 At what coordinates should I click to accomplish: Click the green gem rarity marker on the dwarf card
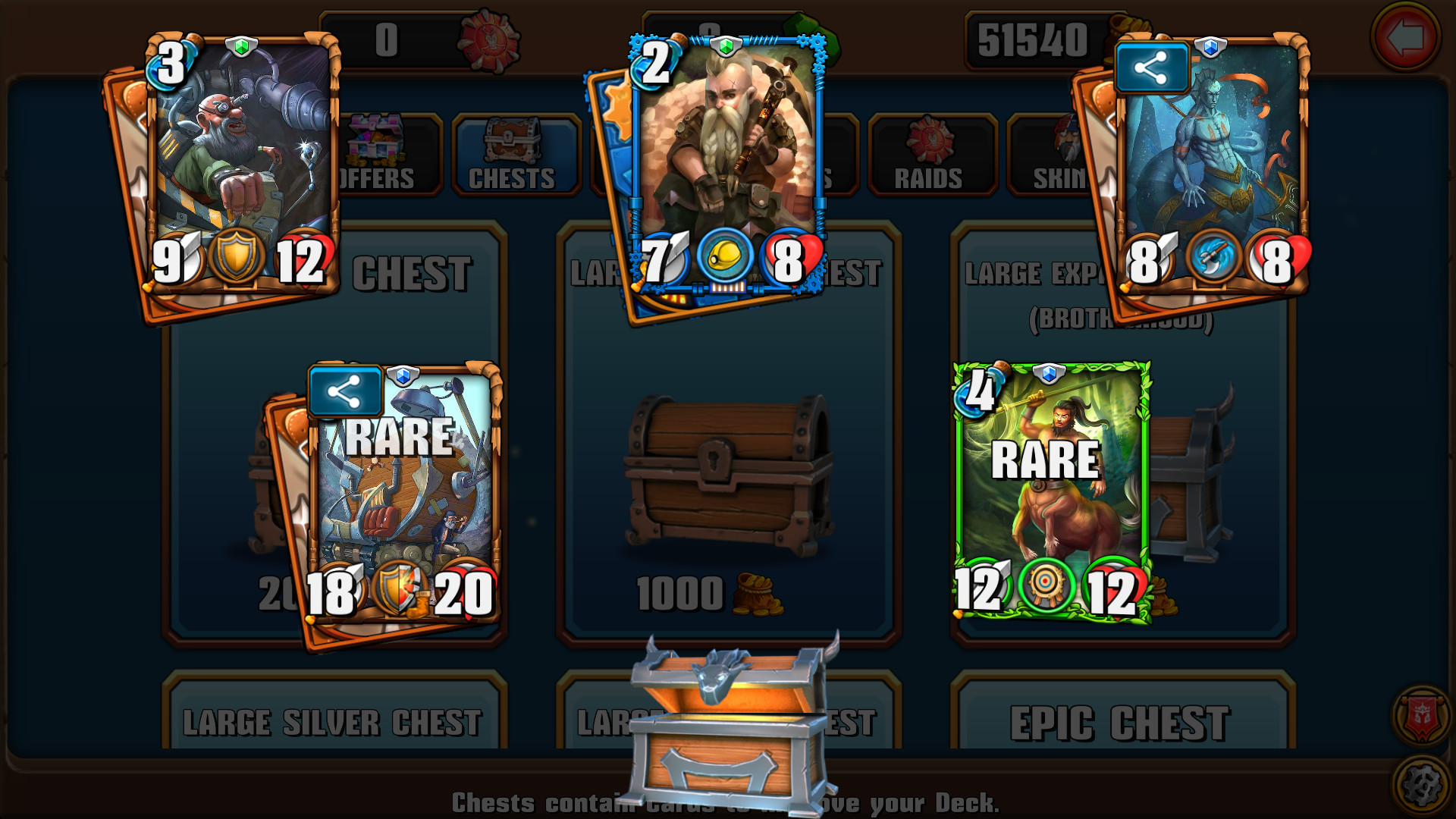[726, 47]
